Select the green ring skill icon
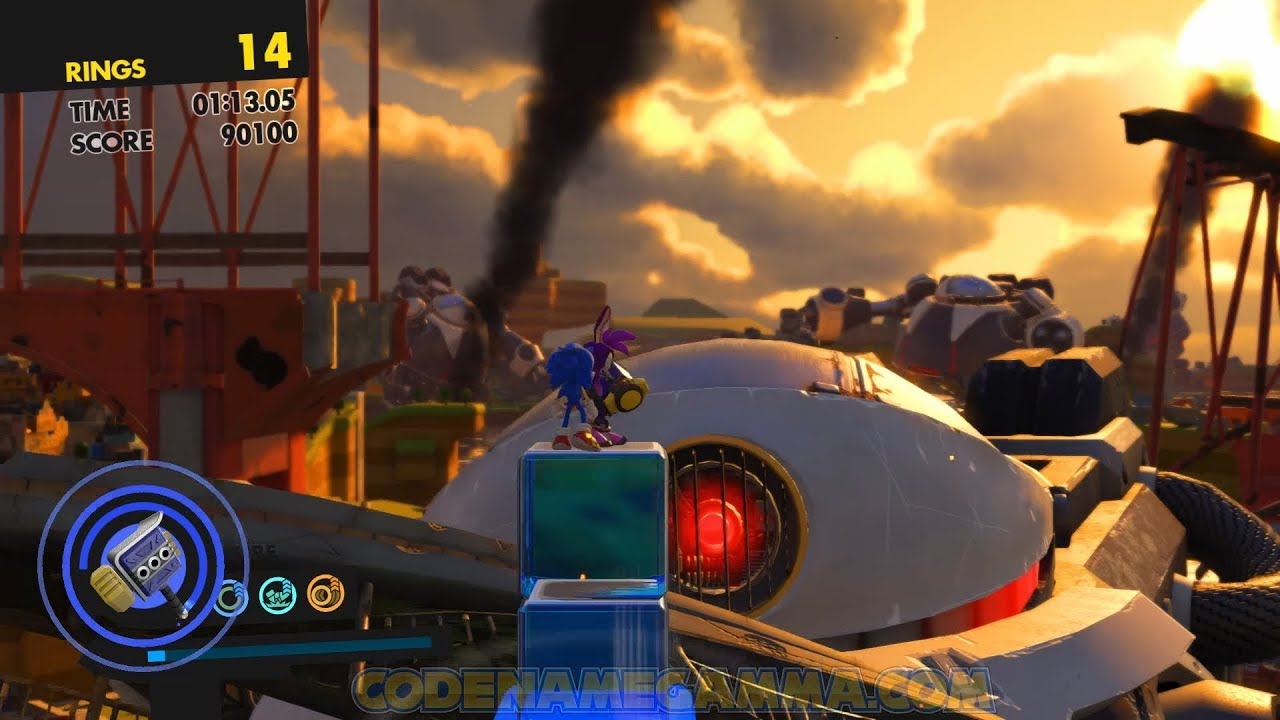 click(x=232, y=597)
